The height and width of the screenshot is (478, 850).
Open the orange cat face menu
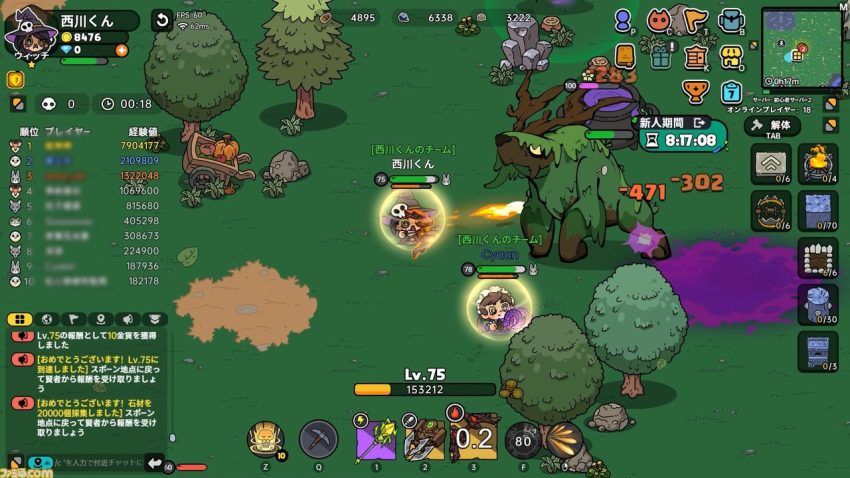click(658, 20)
